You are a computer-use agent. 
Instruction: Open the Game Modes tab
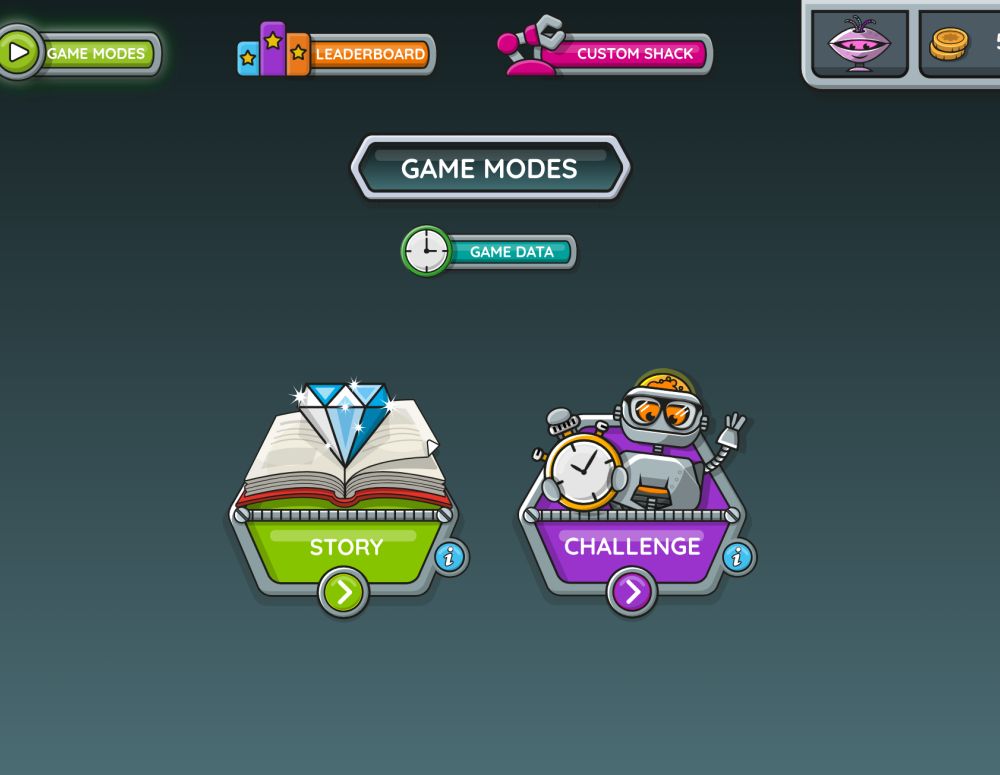(x=85, y=53)
